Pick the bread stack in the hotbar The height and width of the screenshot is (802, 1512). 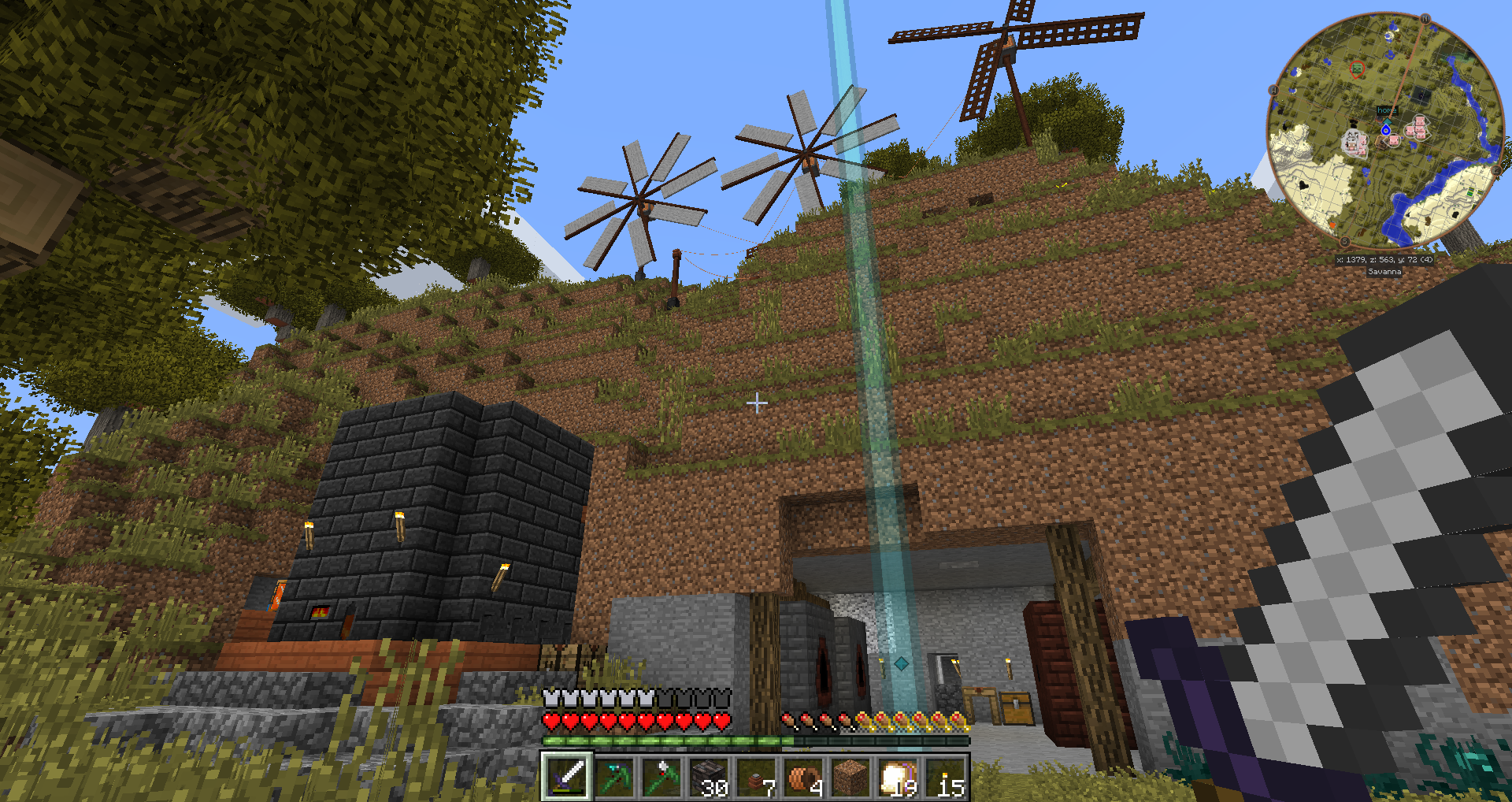[x=897, y=777]
